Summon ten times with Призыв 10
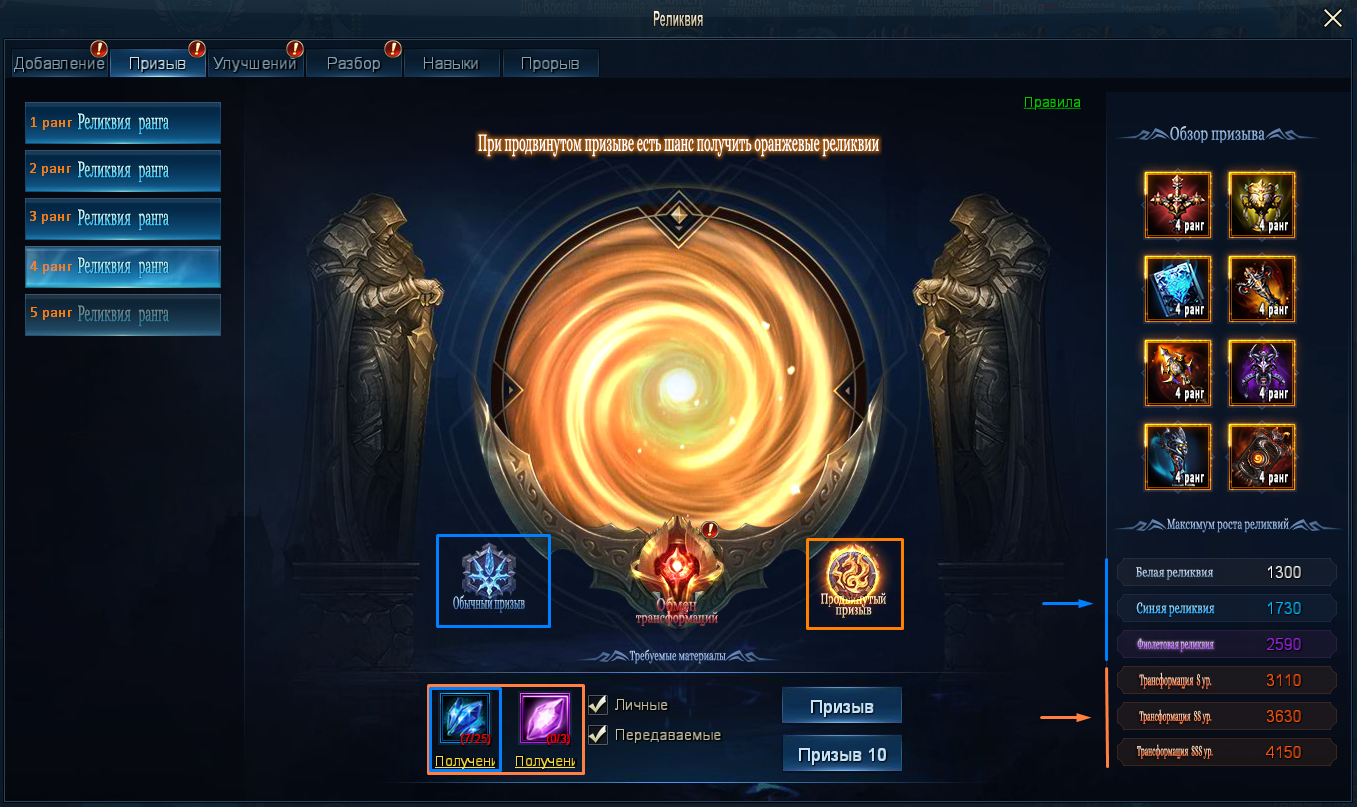The image size is (1357, 807). point(841,754)
